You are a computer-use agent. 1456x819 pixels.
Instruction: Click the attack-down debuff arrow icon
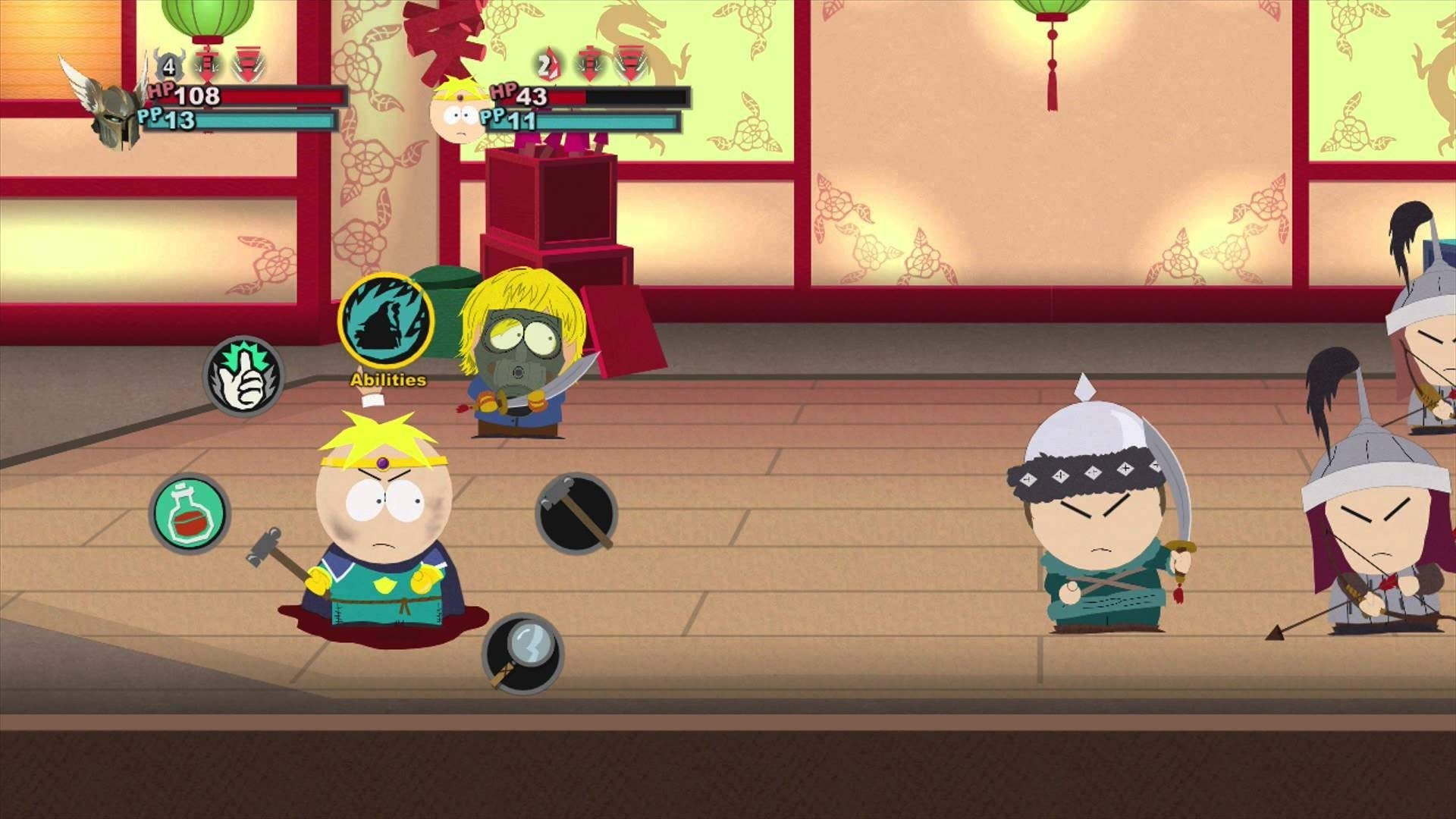[206, 62]
